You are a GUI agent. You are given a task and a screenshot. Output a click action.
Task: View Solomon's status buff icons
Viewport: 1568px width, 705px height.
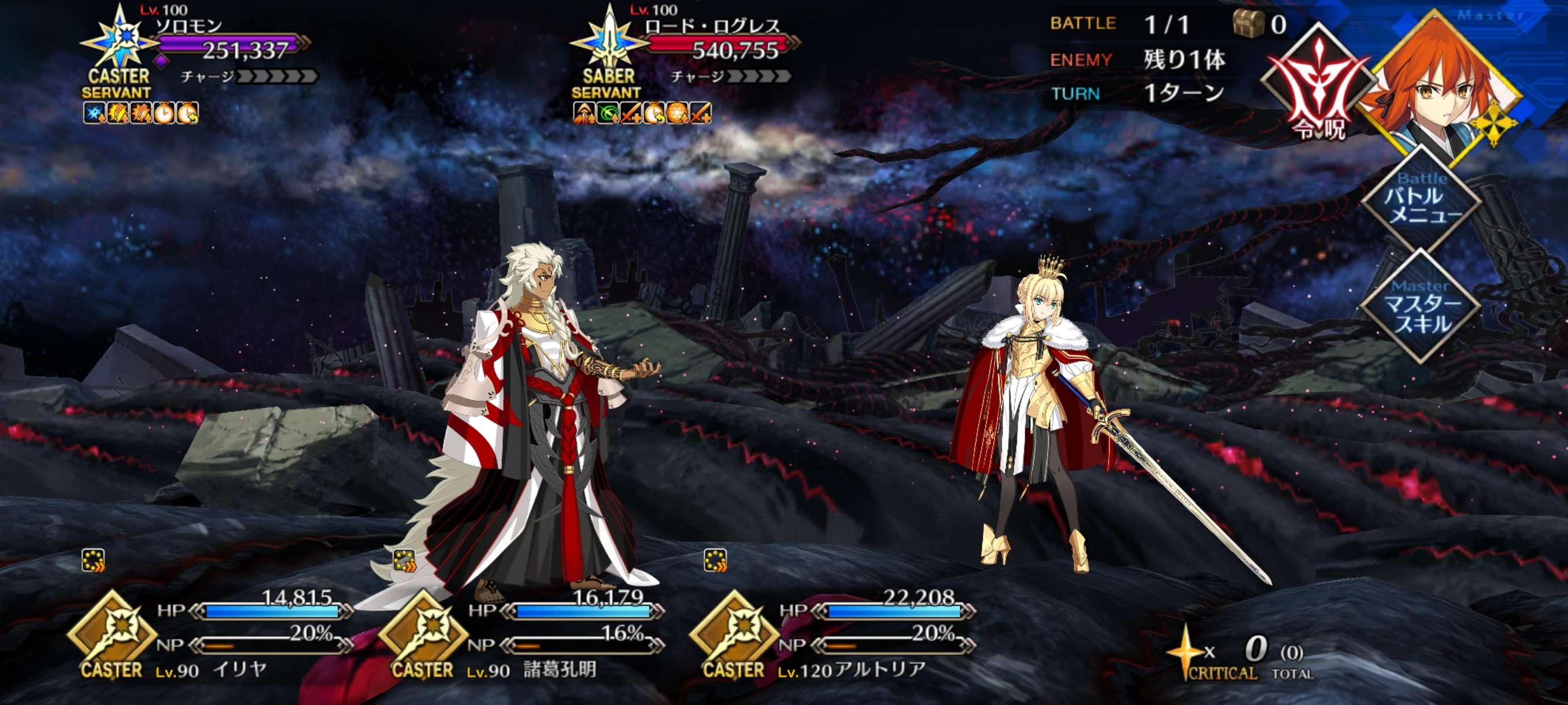coord(140,113)
